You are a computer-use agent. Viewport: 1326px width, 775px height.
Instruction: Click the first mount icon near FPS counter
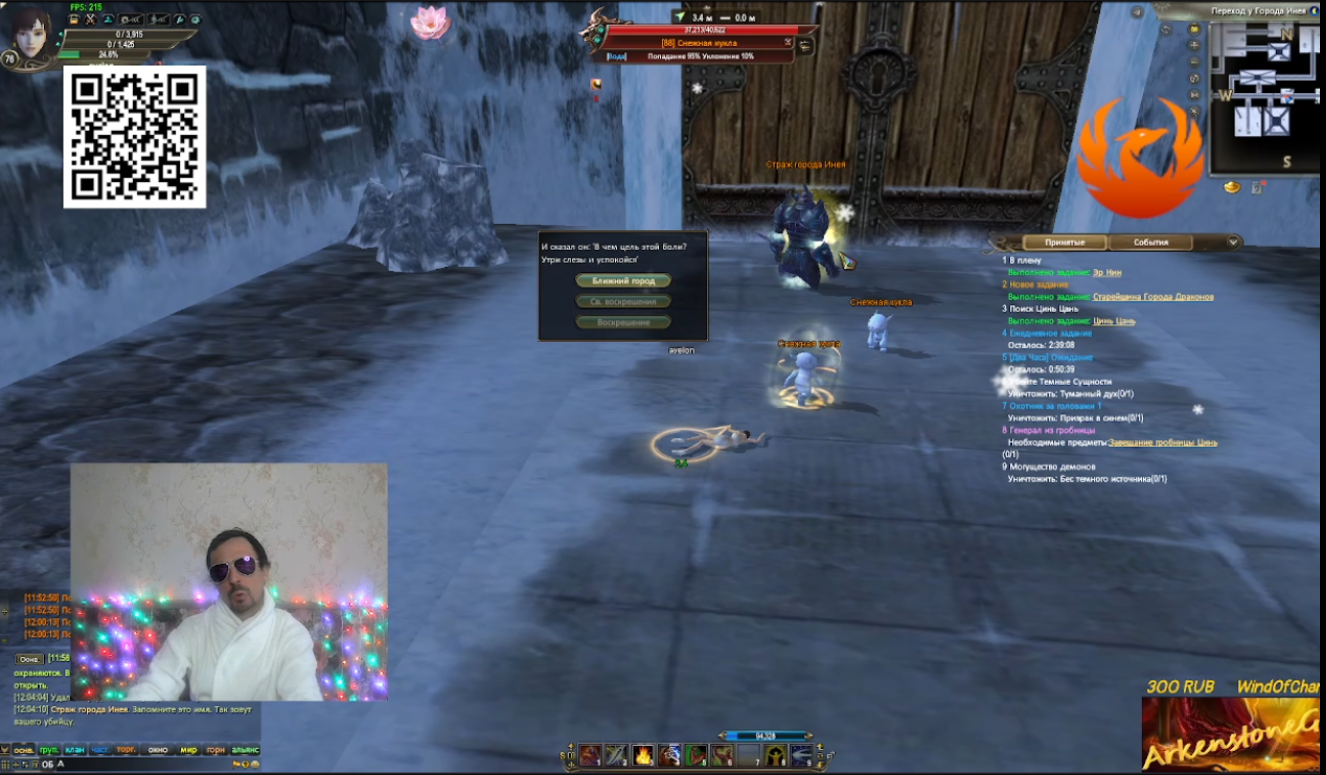tap(131, 19)
